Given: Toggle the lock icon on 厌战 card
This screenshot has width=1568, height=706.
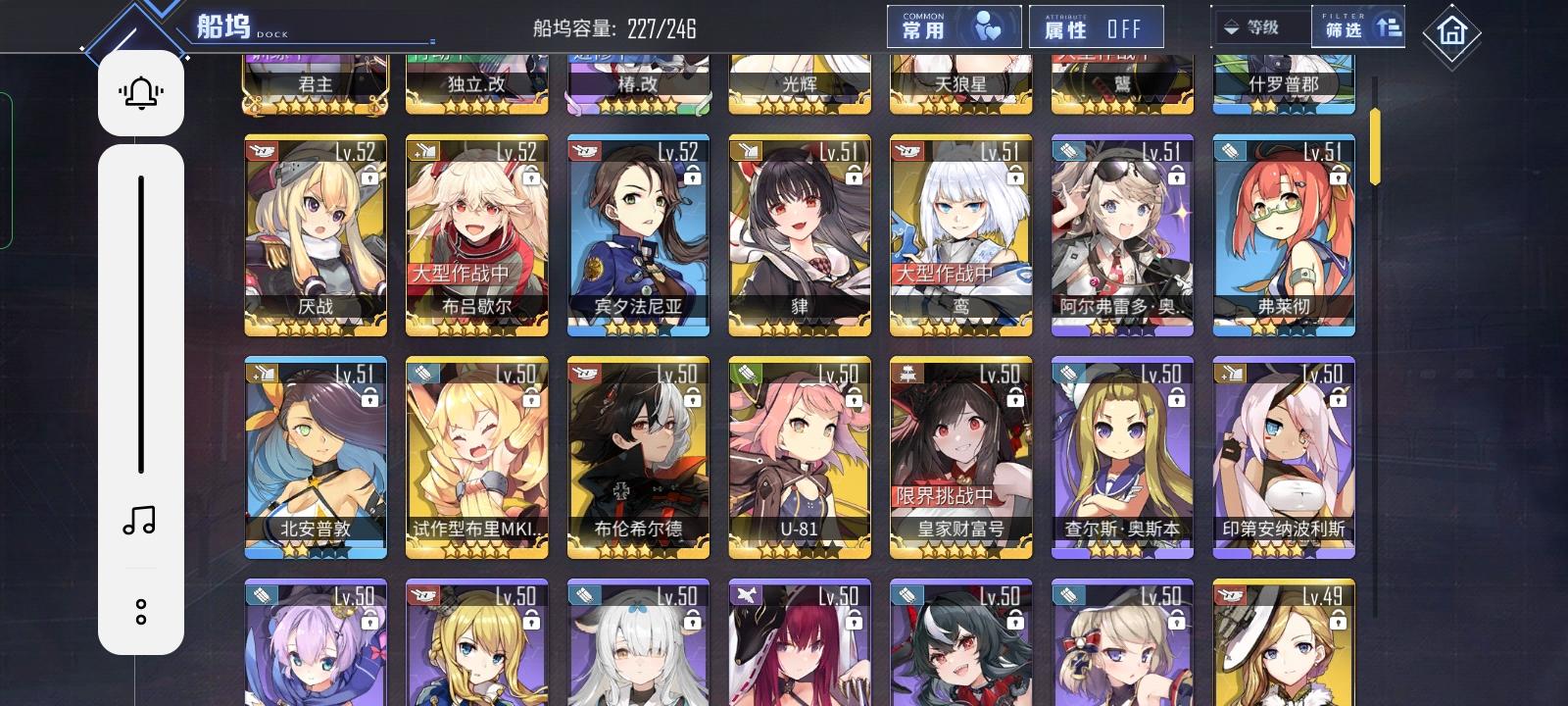Looking at the screenshot, I should [x=369, y=180].
